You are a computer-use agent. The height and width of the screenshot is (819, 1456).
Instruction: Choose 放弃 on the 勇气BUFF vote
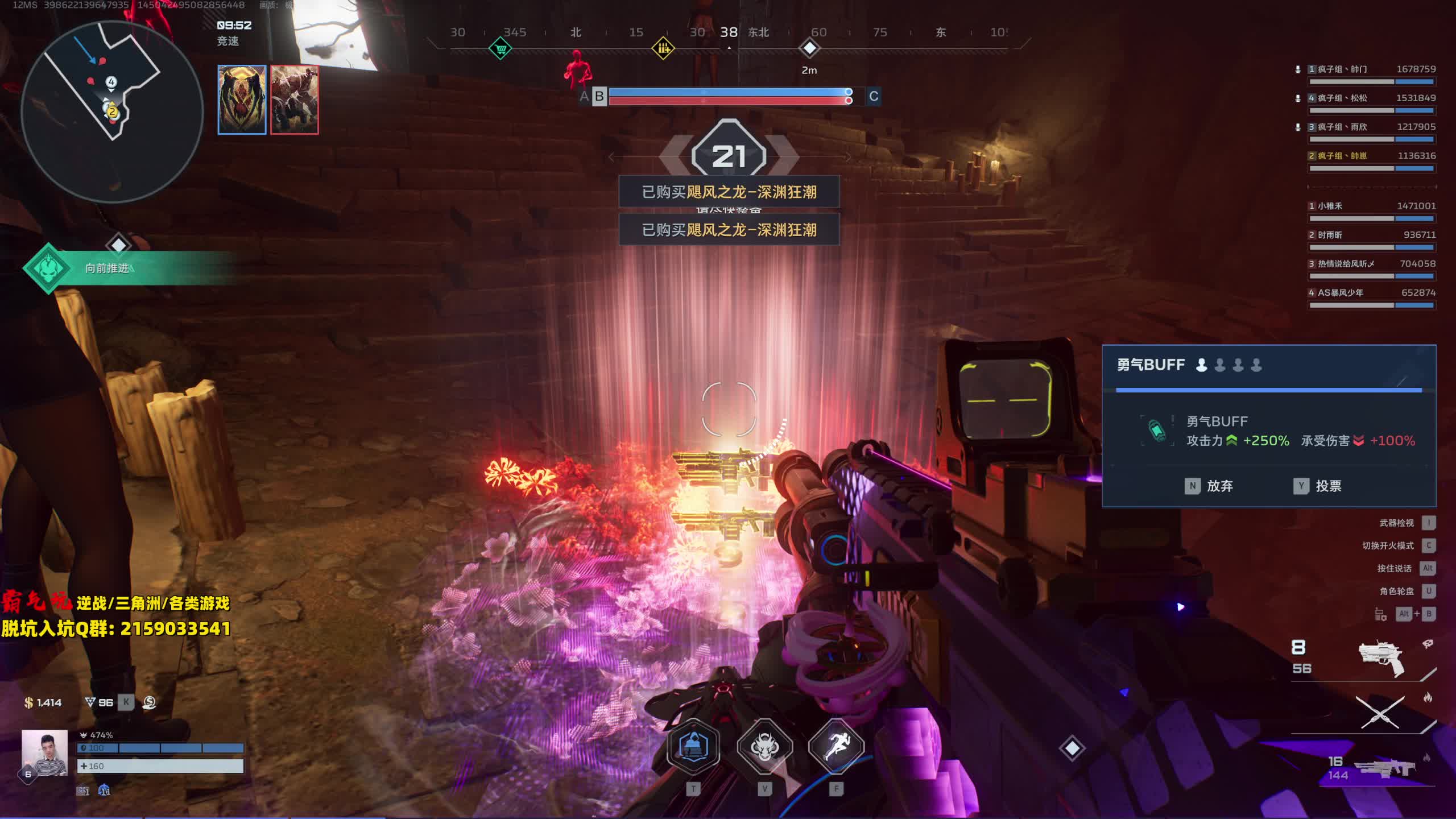coord(1209,486)
